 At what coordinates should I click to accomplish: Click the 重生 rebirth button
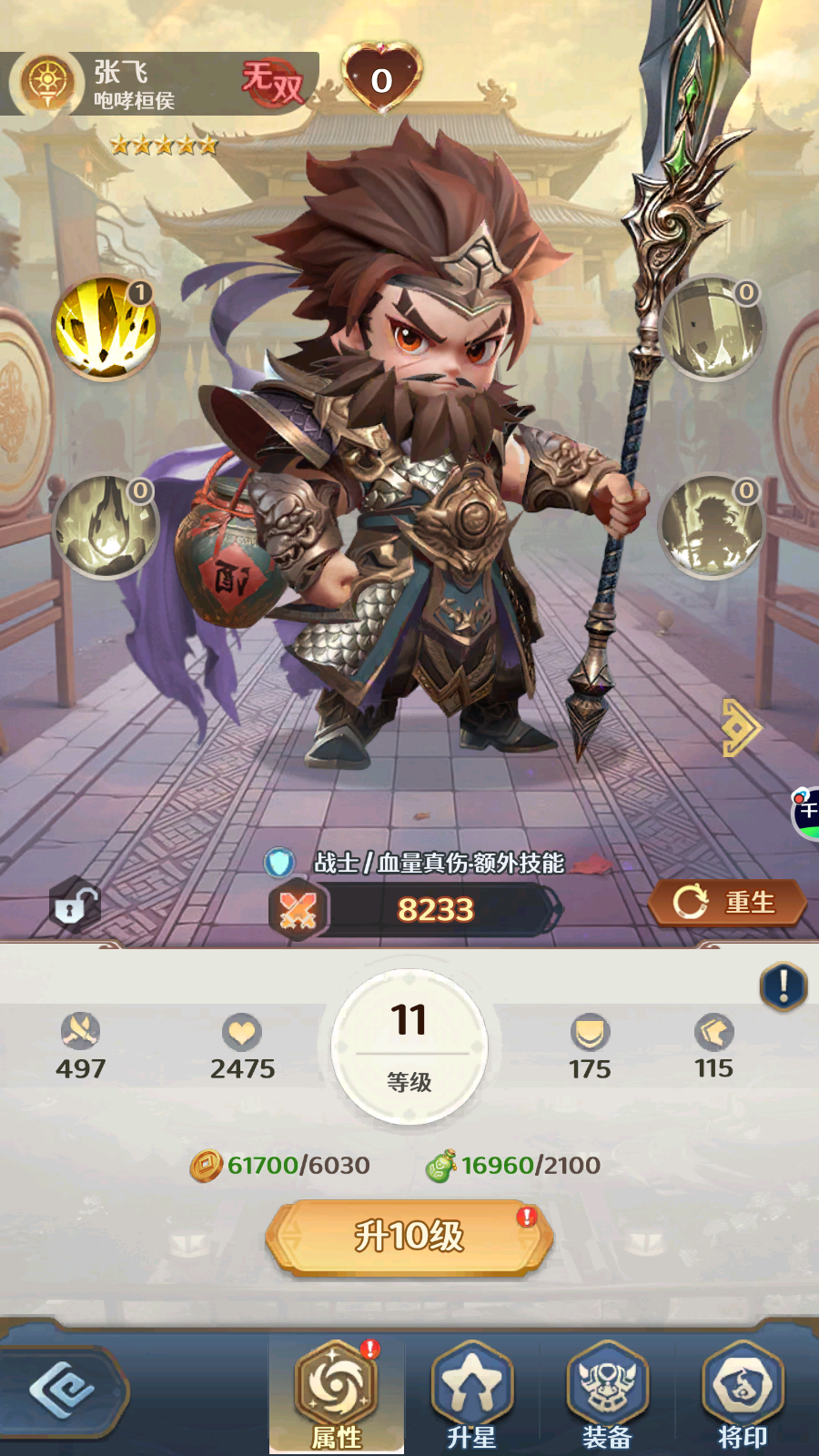[x=727, y=903]
